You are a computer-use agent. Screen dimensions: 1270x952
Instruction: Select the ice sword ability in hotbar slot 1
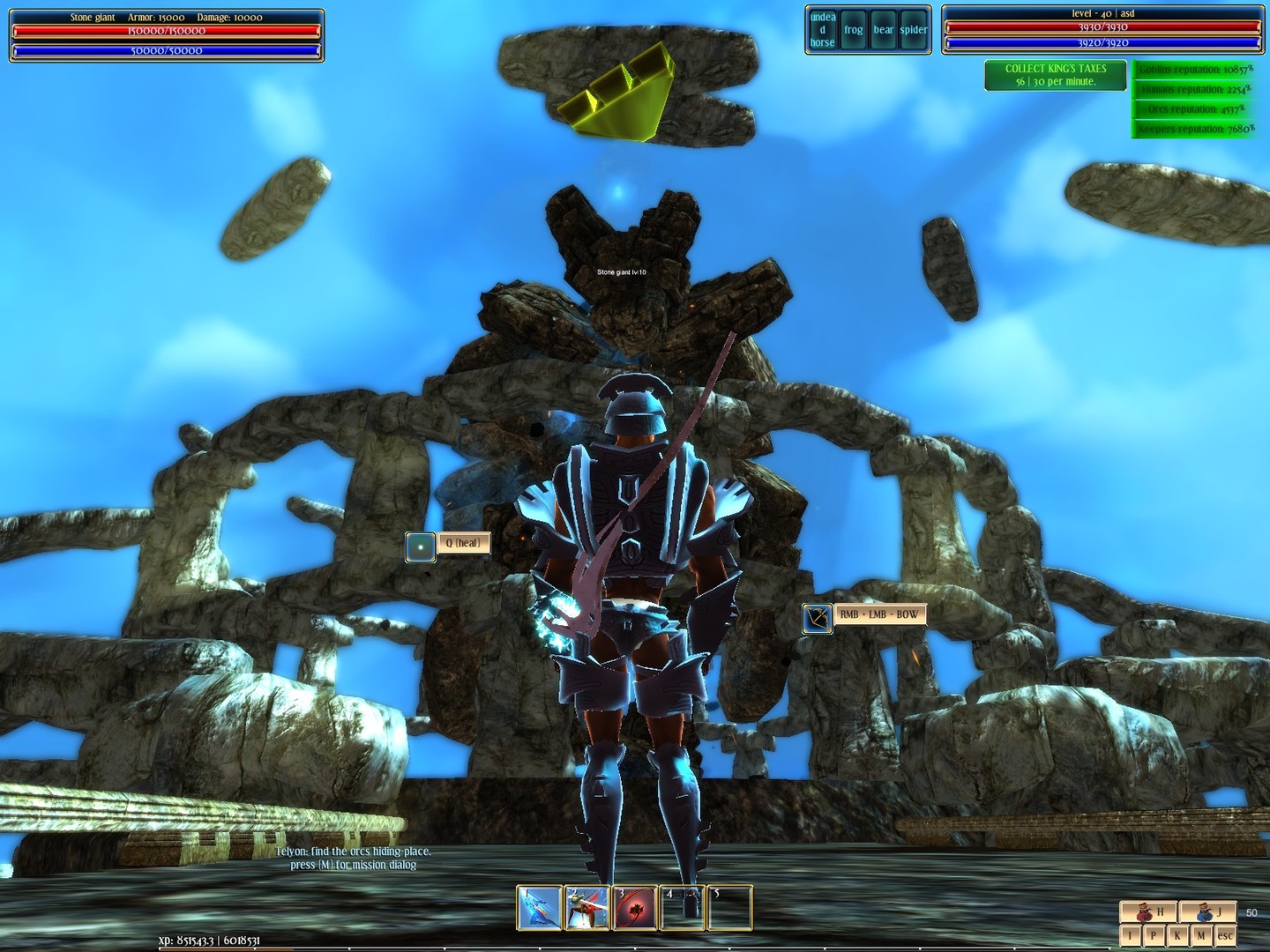[x=538, y=908]
